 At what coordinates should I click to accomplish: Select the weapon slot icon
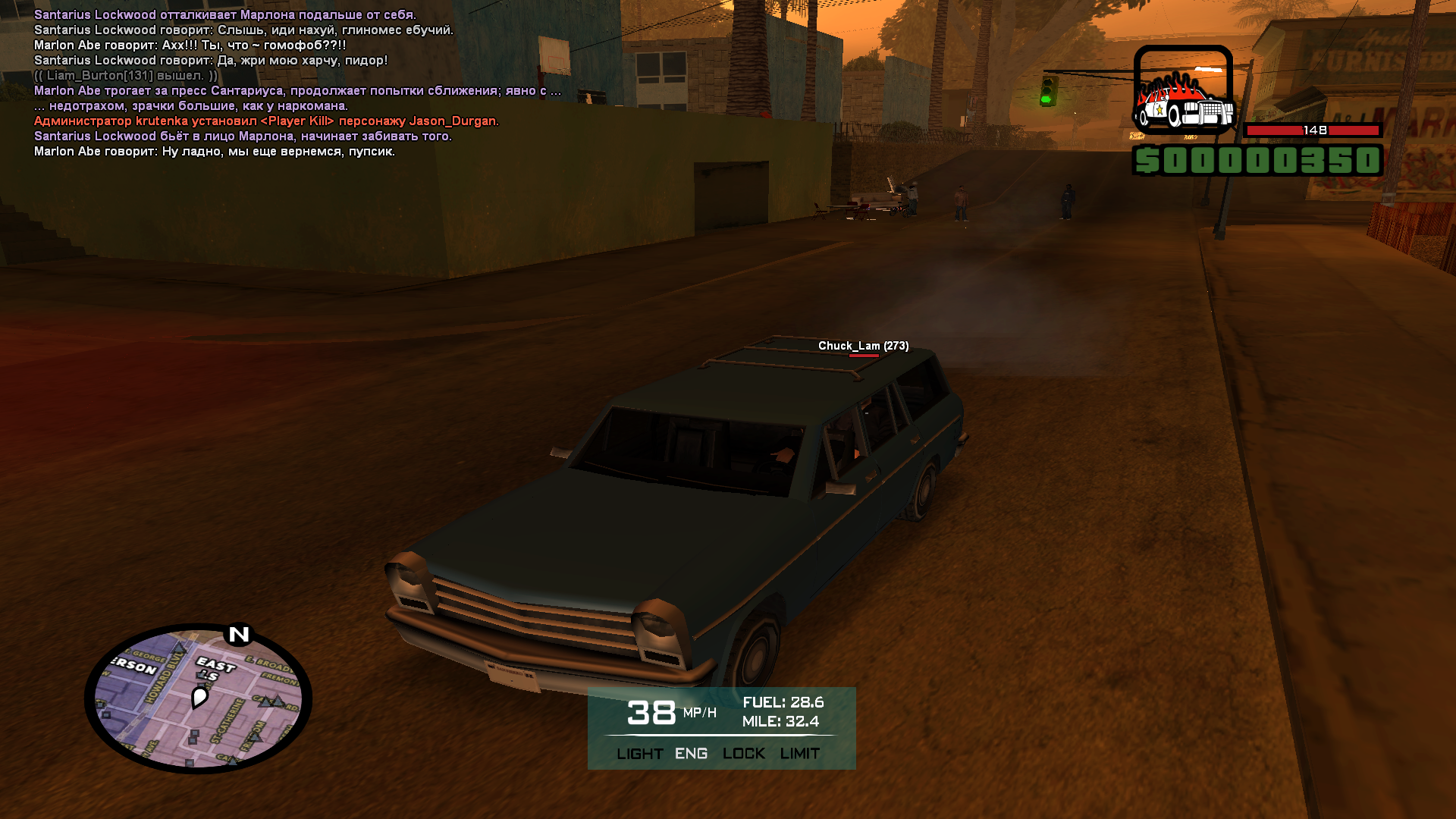coord(1182,90)
